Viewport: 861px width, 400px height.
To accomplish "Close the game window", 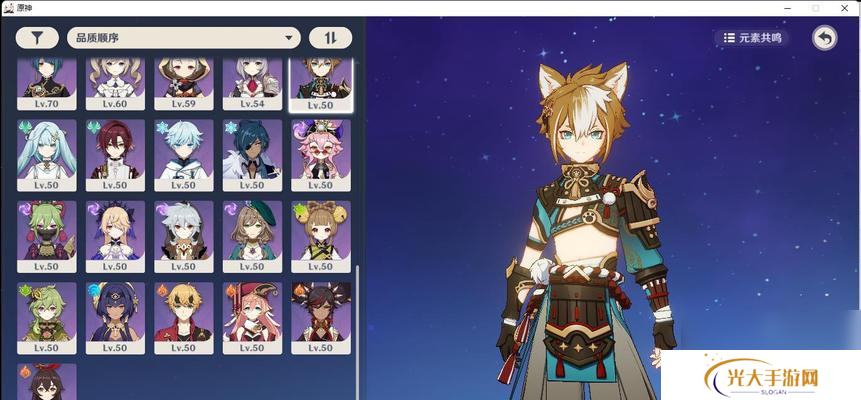I will (x=842, y=8).
